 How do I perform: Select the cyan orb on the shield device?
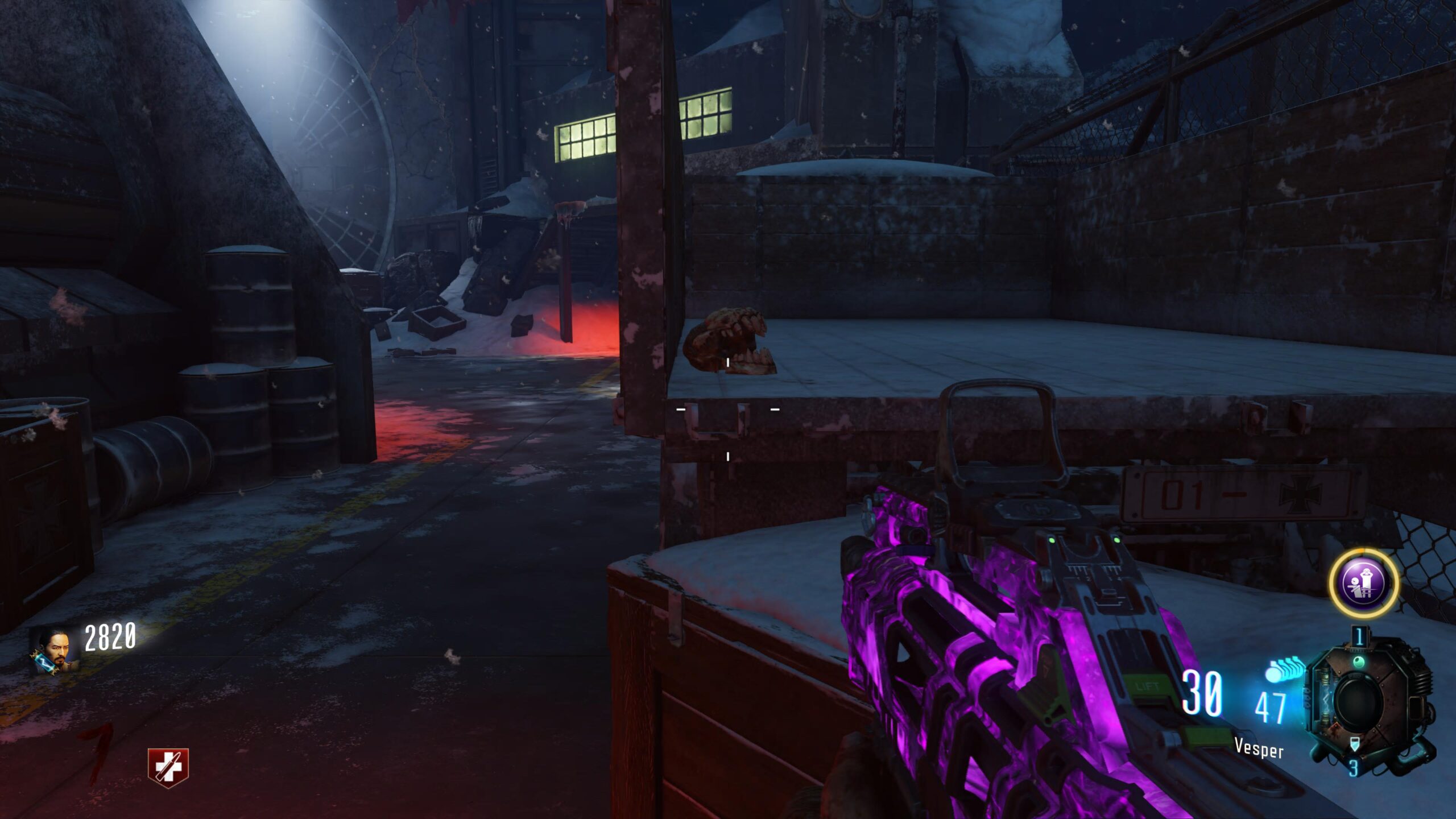click(1359, 661)
